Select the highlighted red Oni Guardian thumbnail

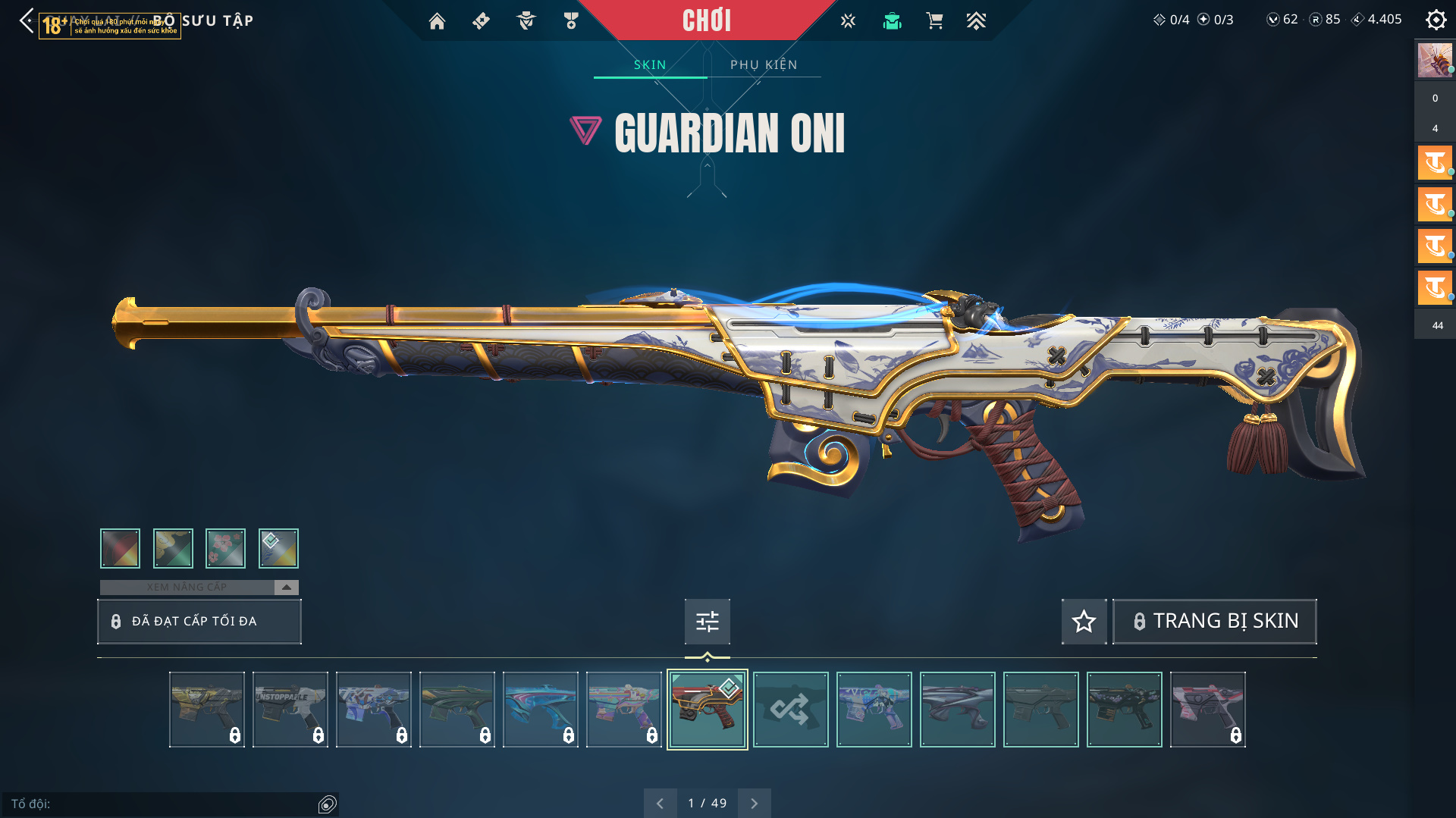tap(707, 710)
